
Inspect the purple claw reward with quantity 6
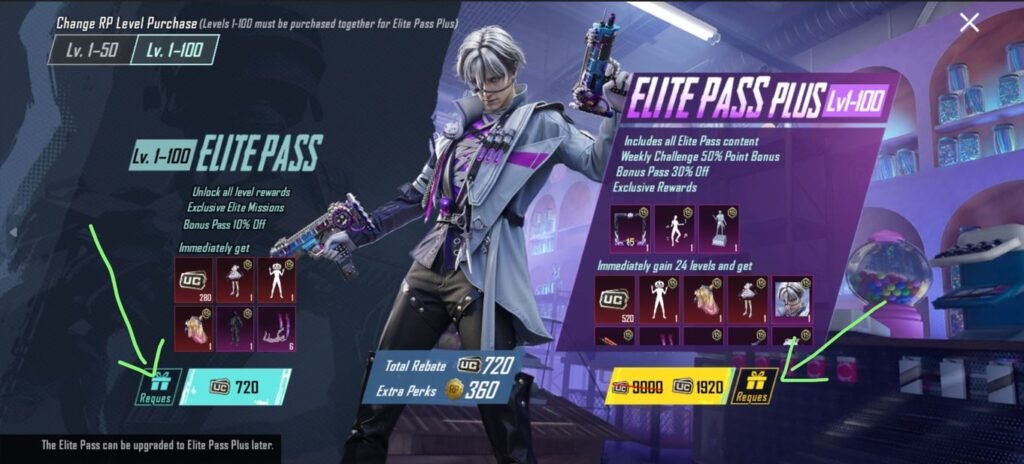pos(279,329)
